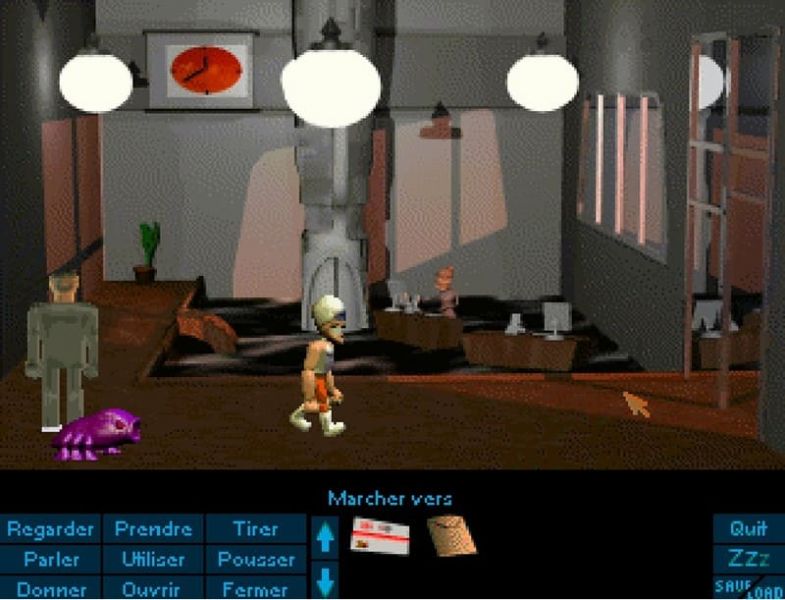Select the Regarder verb
Screen dimensions: 785x600
51,528
